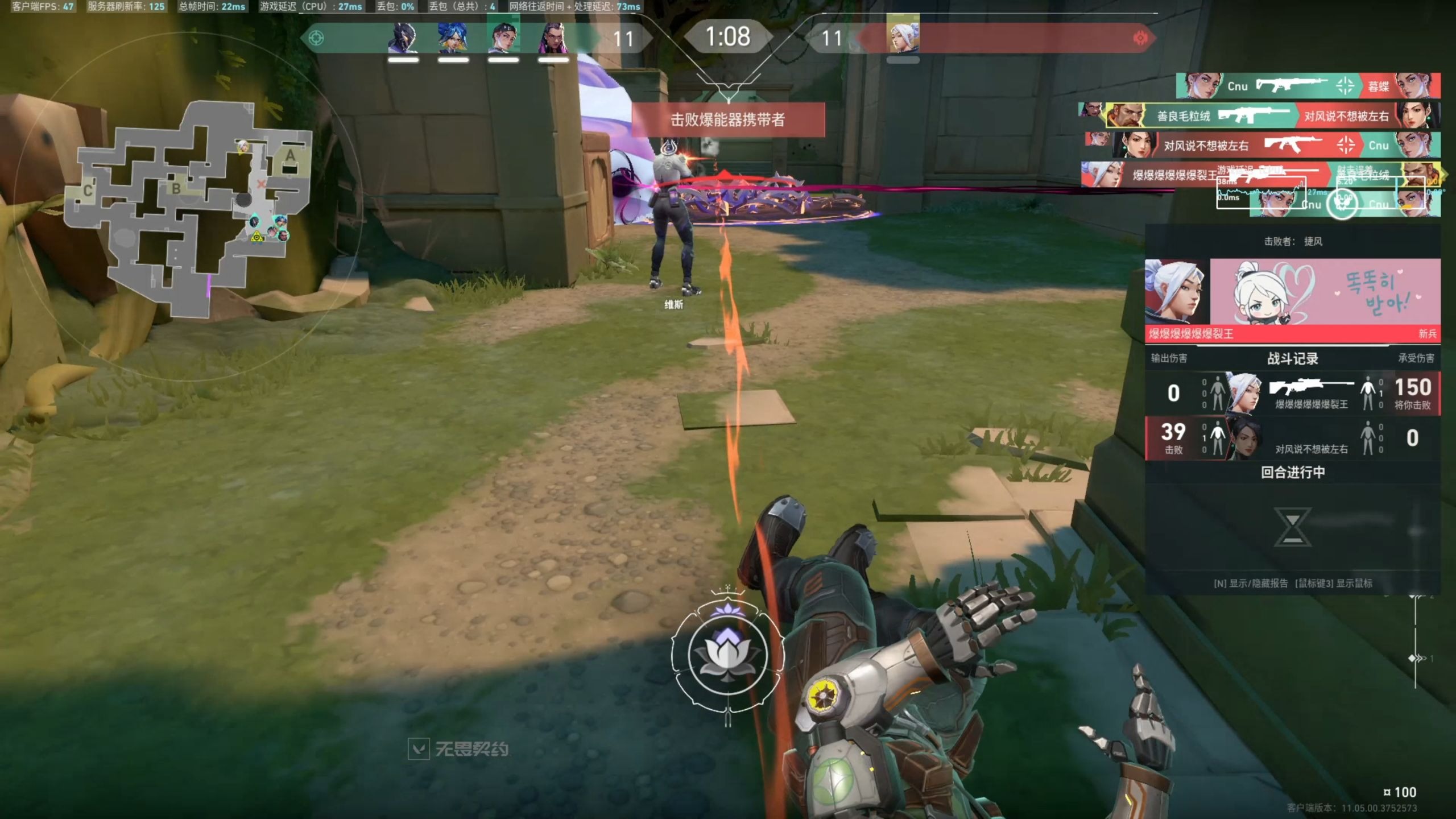Image resolution: width=1456 pixels, height=819 pixels.
Task: Click the green team crosshair emblem in top bar
Action: coord(316,38)
